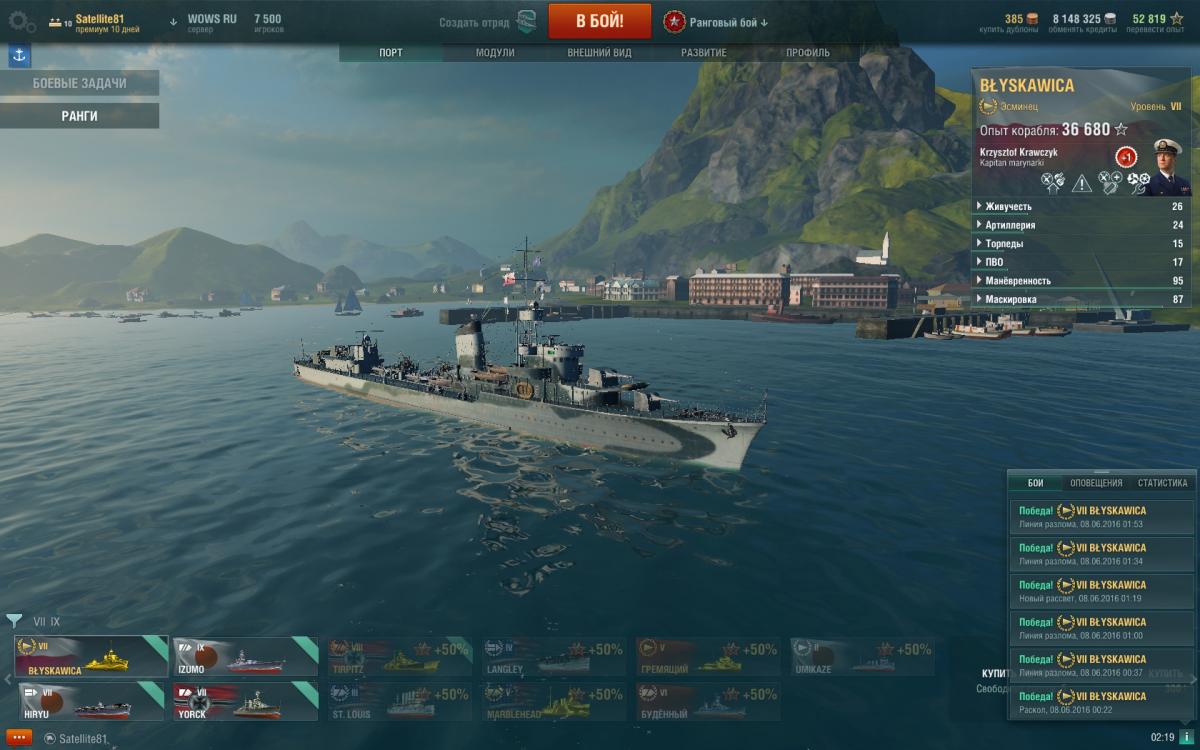Screen dimensions: 1200x750
Task: Open the chat button with three dots
Action: point(17,738)
